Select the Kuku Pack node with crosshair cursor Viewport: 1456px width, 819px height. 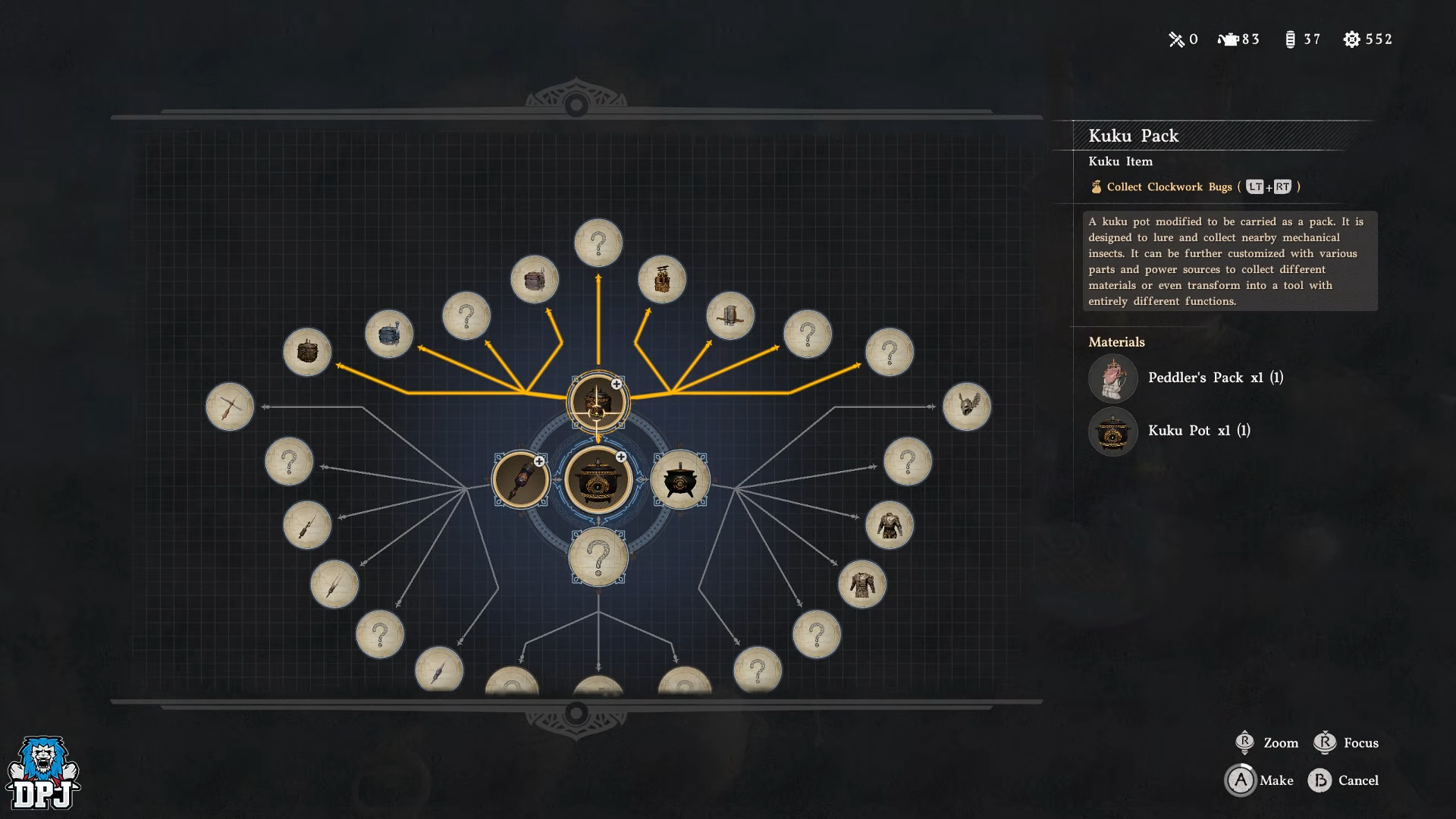(x=598, y=402)
